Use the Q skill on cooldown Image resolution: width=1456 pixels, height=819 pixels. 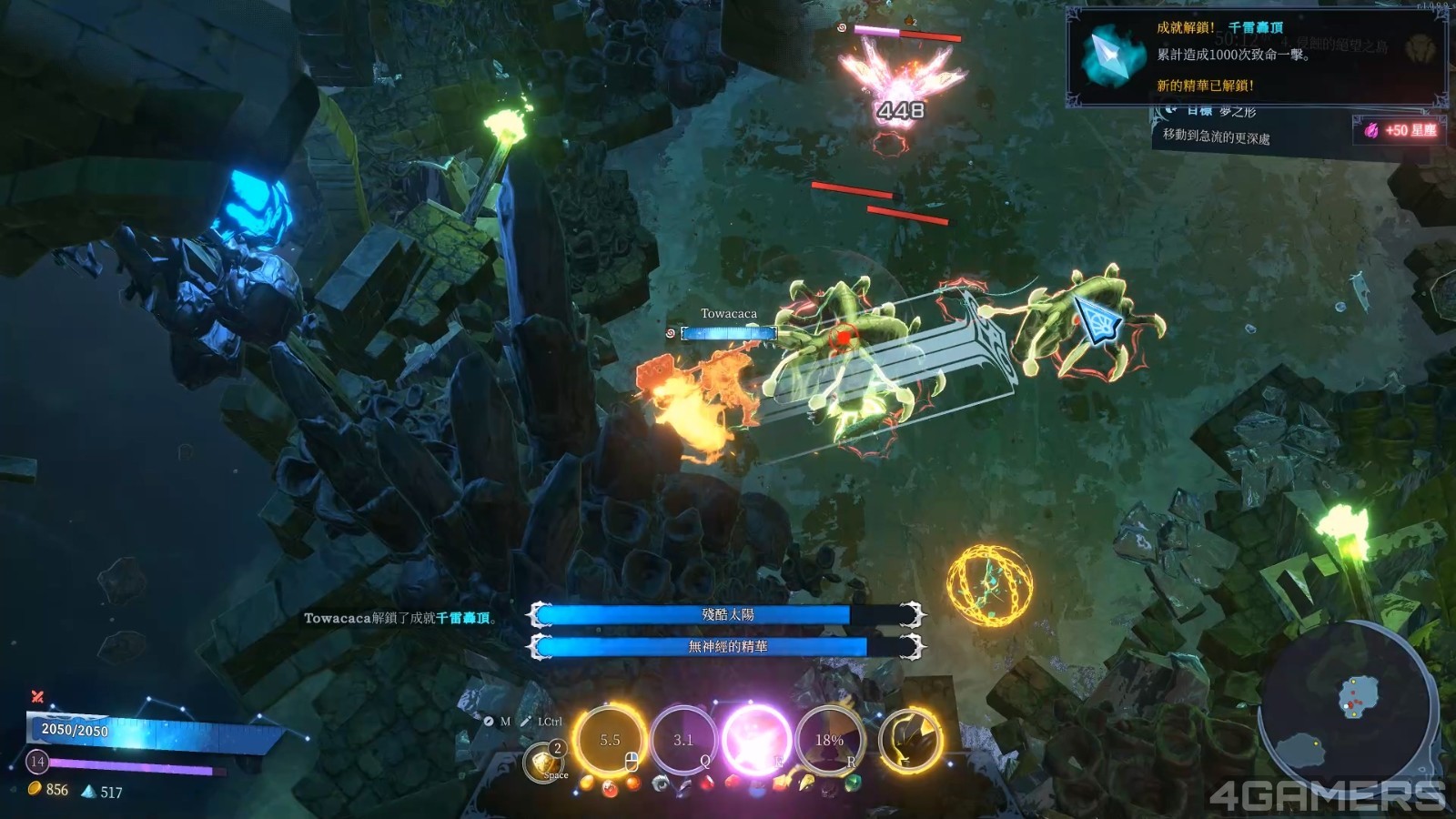683,740
